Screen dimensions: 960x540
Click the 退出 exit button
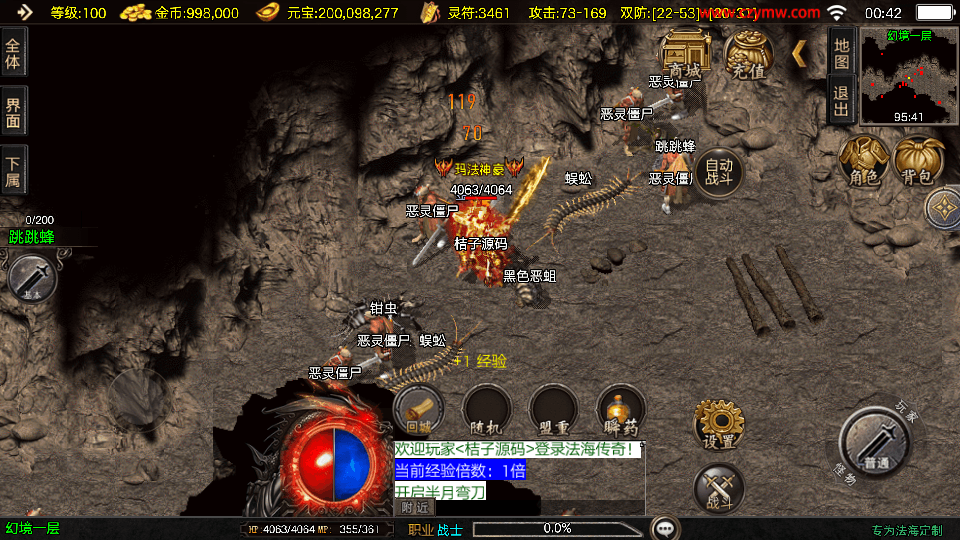[841, 99]
